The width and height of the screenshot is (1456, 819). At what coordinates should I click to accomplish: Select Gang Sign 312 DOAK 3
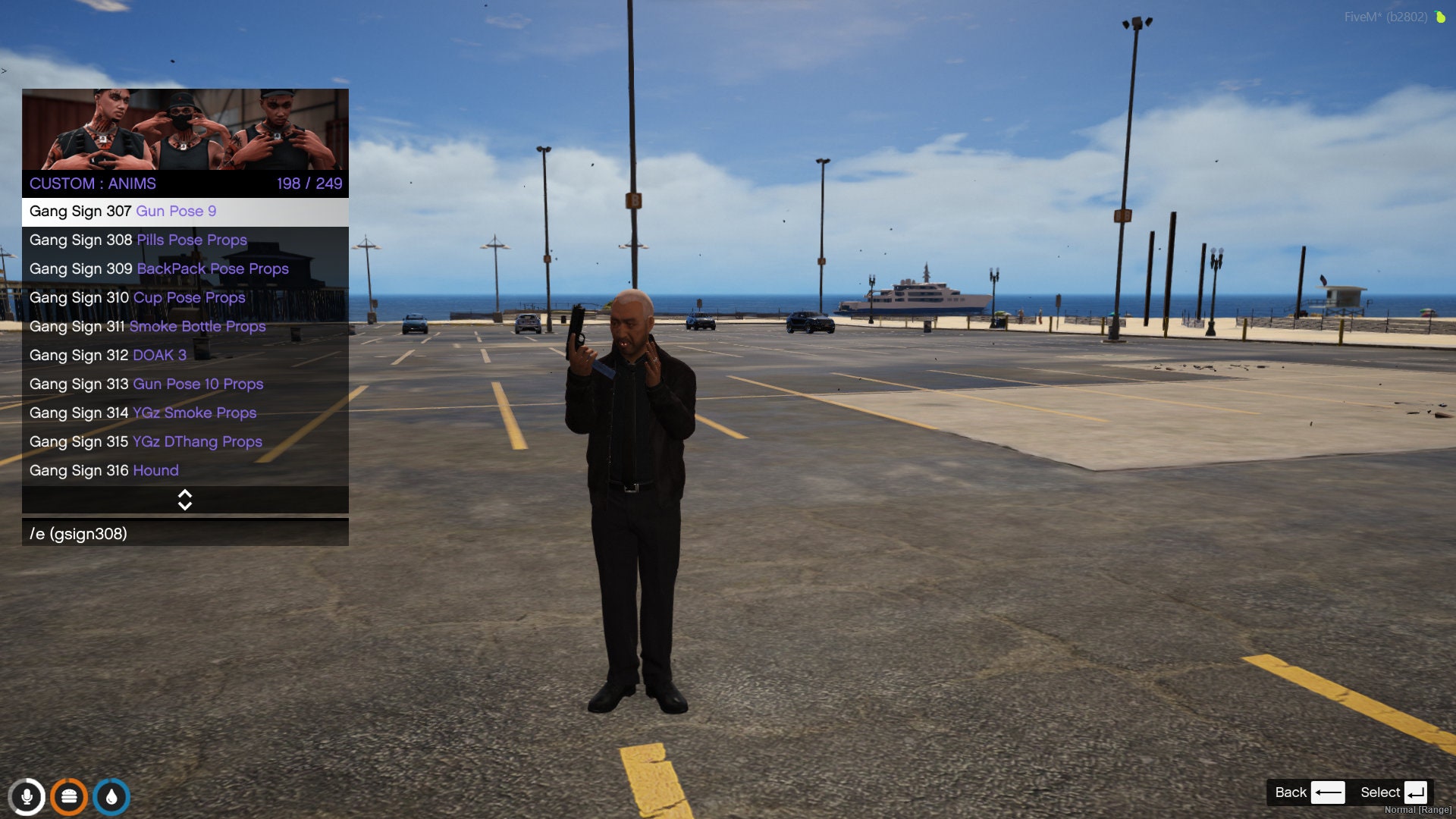click(106, 355)
